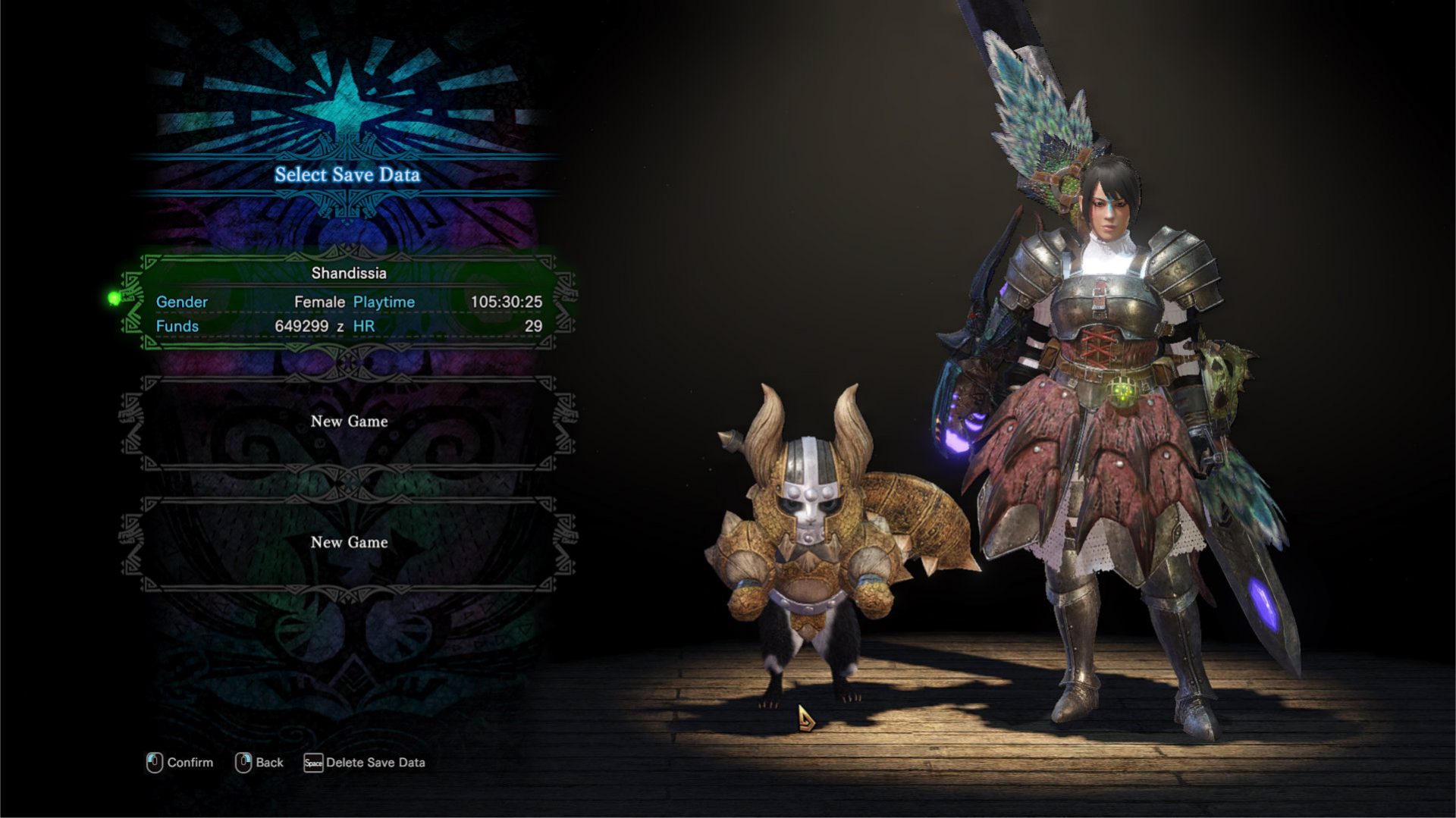Click the Select Save Data title banner
1456x818 pixels.
tap(349, 175)
